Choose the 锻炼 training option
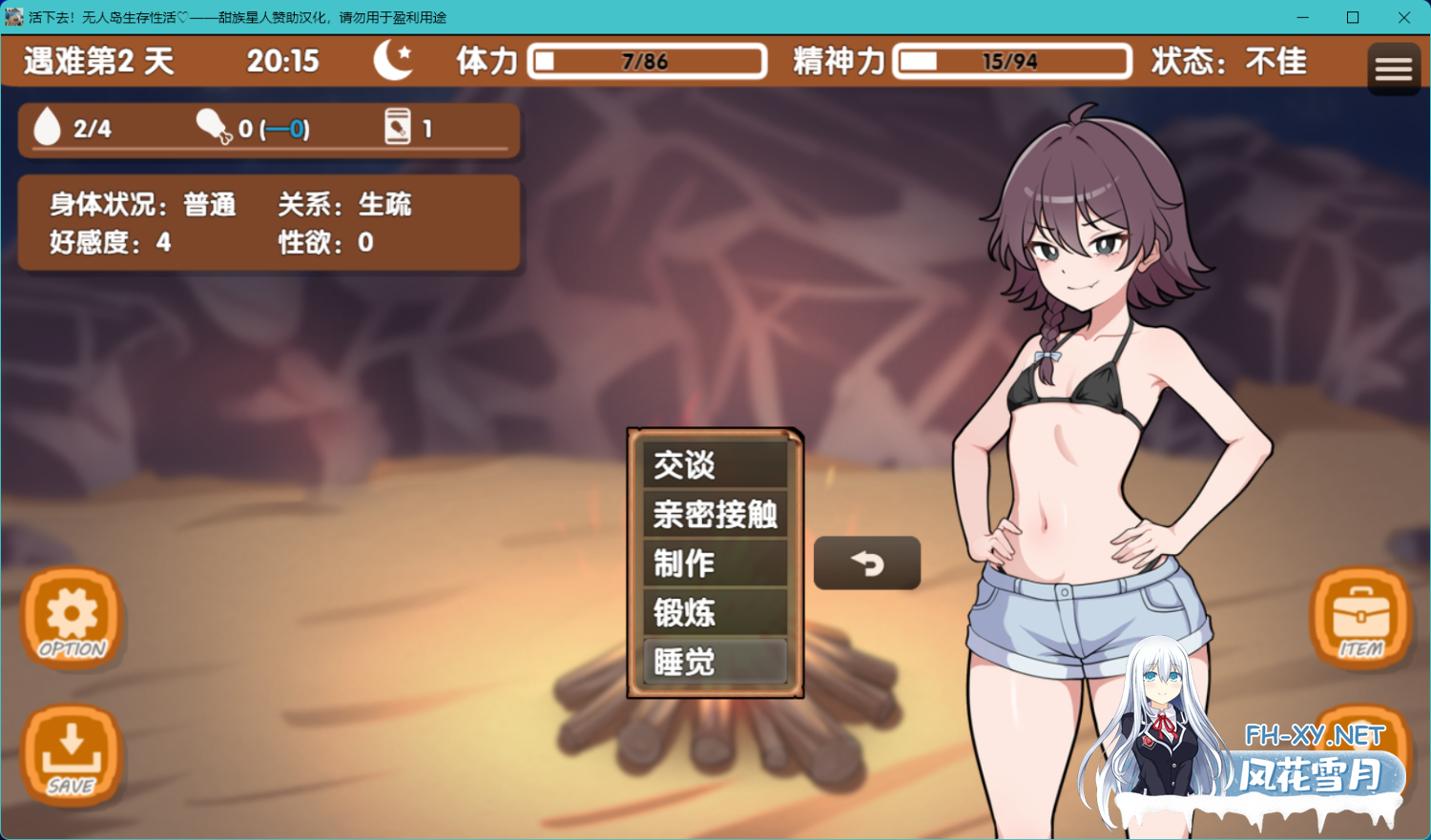Screen dimensions: 1431x840 coord(715,613)
